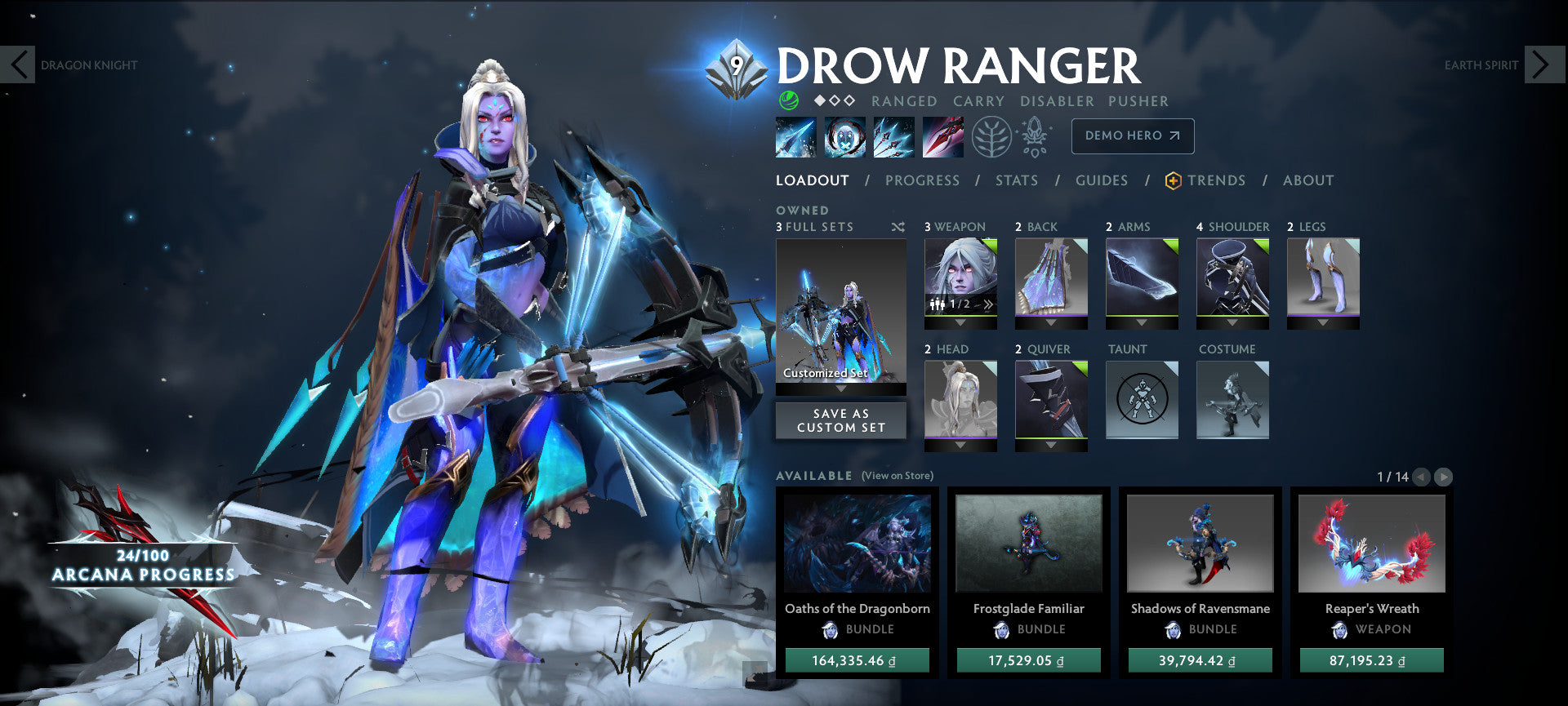This screenshot has width=1568, height=706.
Task: Expand the Back slot dropdown arrow
Action: 1050,322
